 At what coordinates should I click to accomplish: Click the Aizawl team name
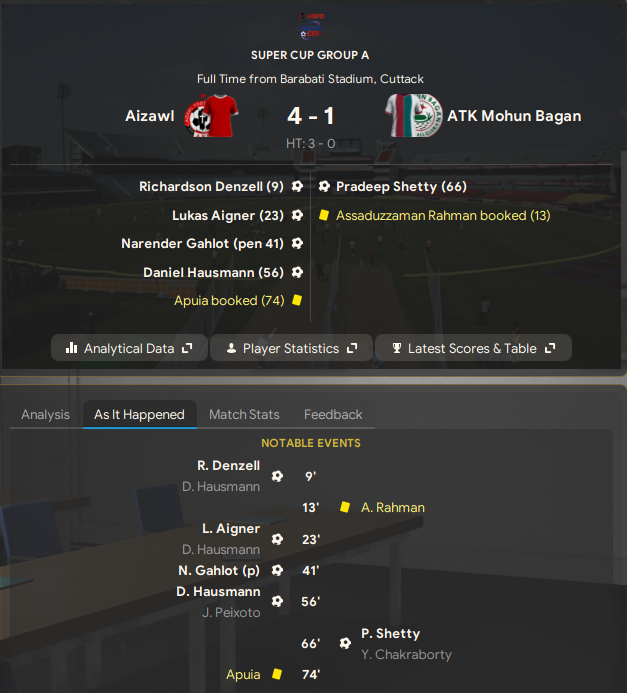[x=149, y=116]
